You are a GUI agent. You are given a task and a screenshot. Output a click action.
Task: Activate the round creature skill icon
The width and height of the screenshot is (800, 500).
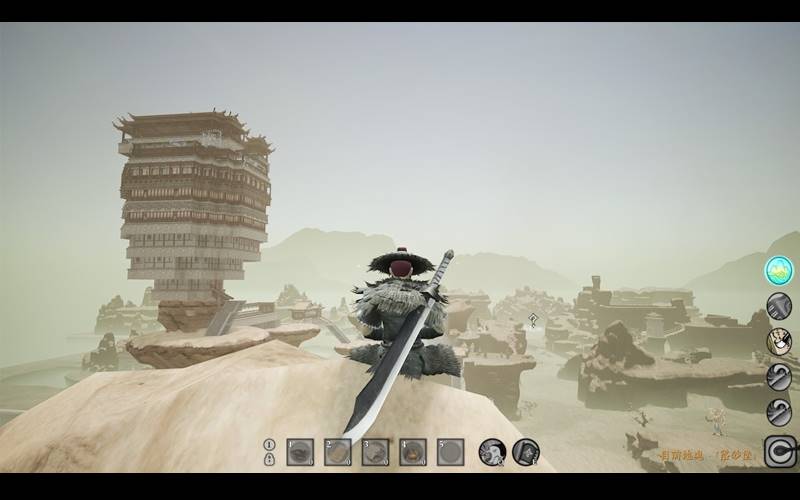(491, 452)
